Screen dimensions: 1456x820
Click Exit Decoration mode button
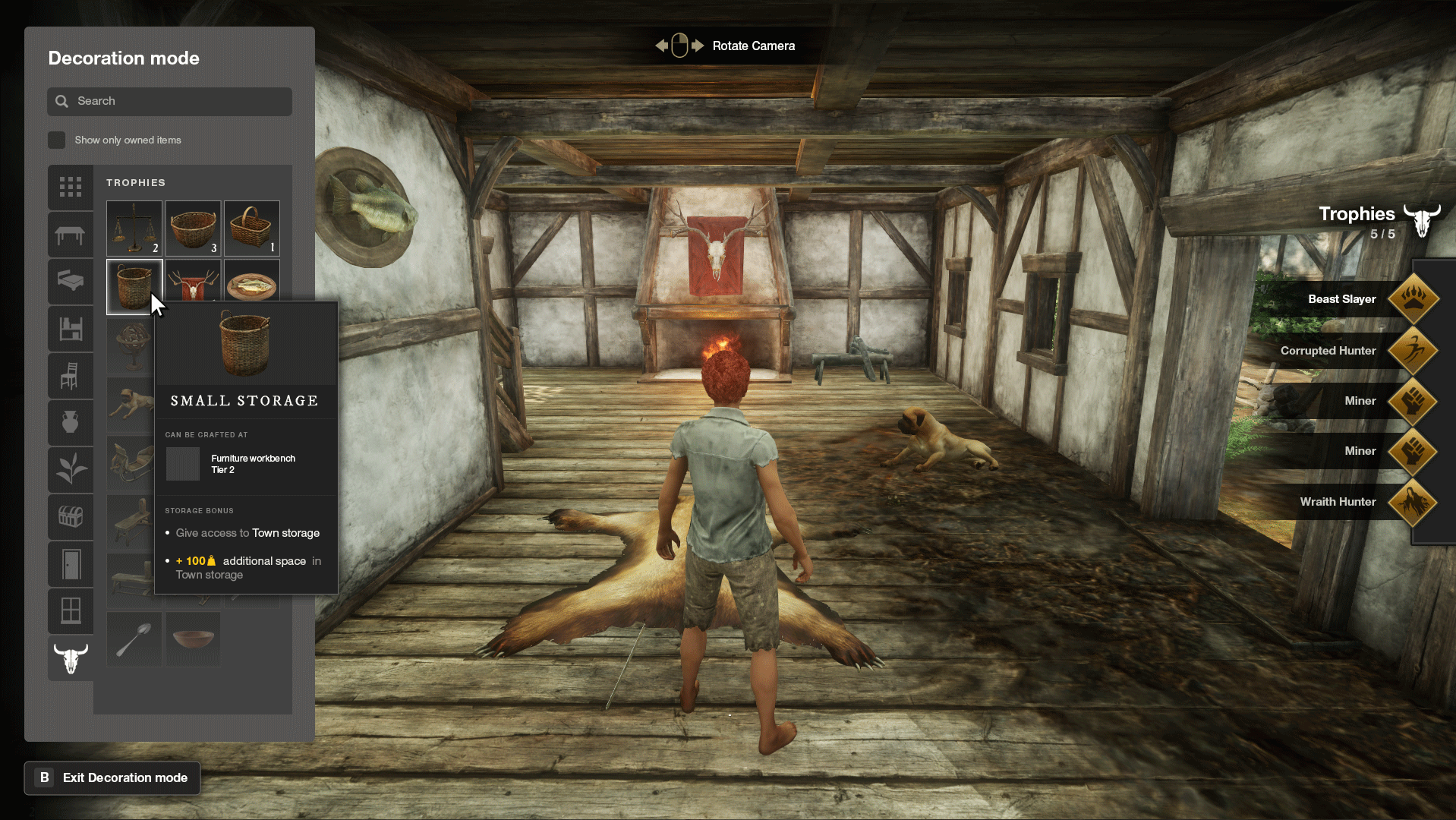tap(112, 777)
